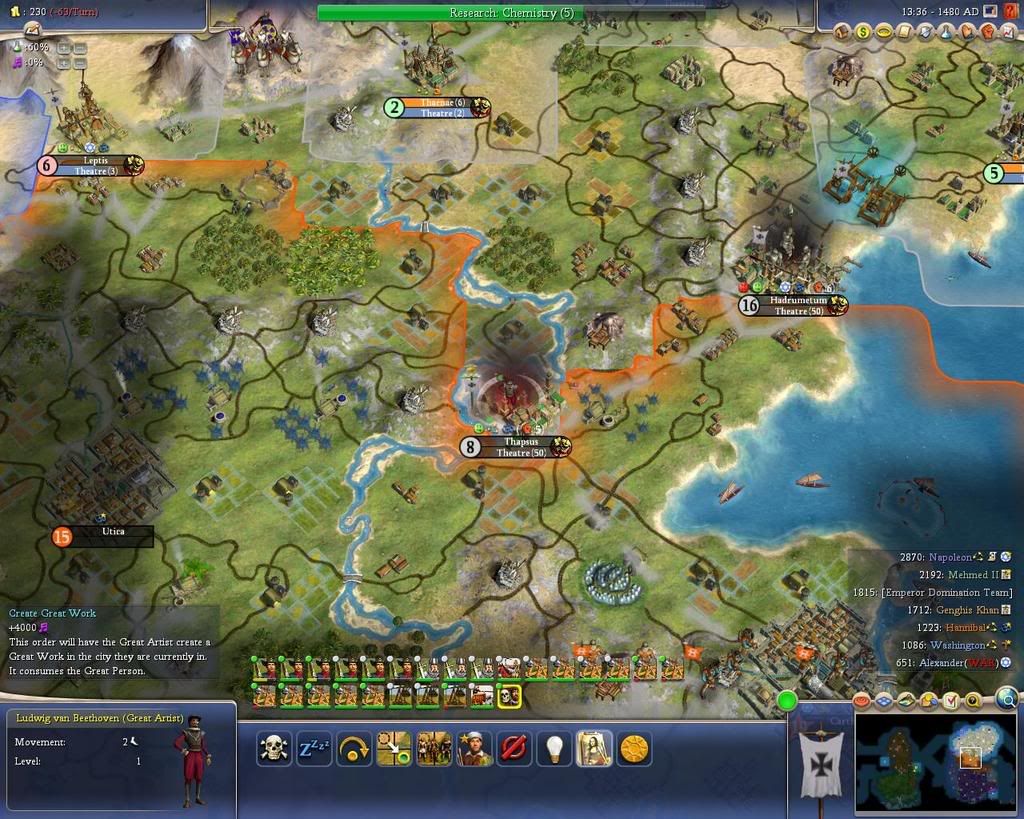Create Great Work with the Mona Lisa button
Image resolution: width=1024 pixels, height=819 pixels.
[594, 748]
